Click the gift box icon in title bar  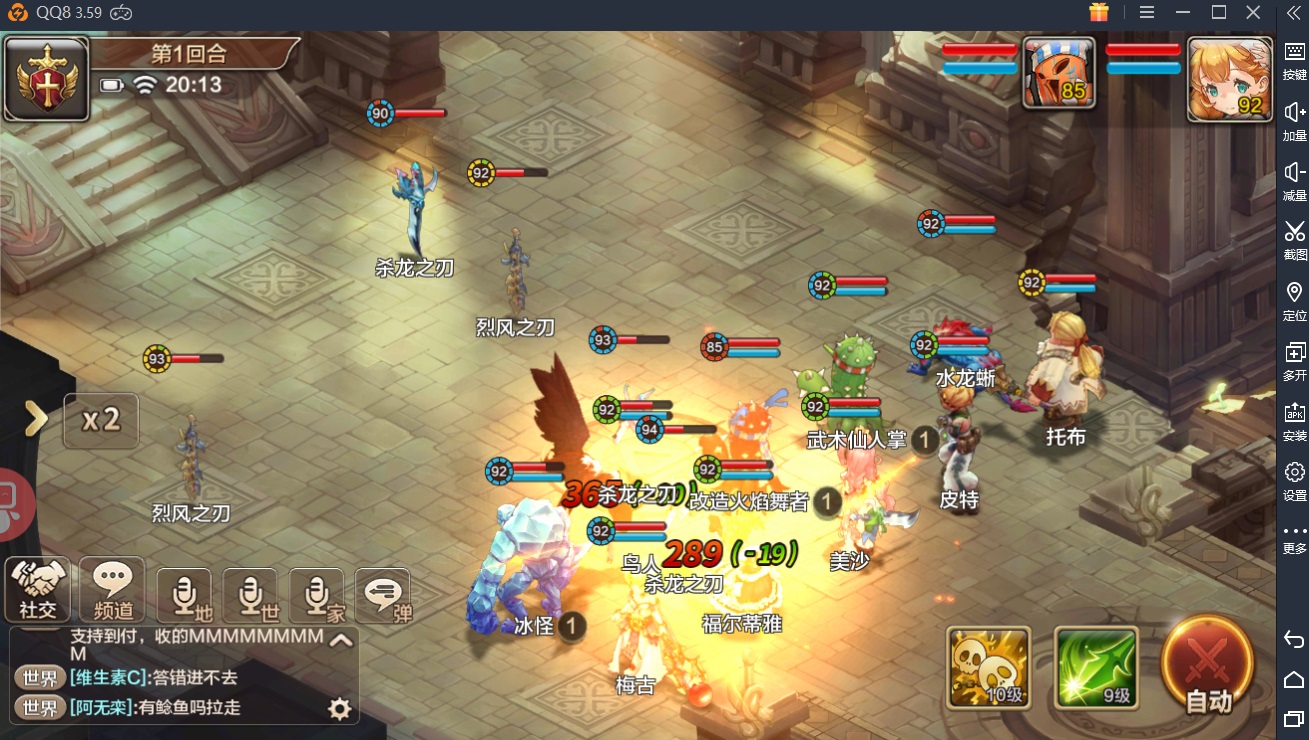click(1099, 12)
